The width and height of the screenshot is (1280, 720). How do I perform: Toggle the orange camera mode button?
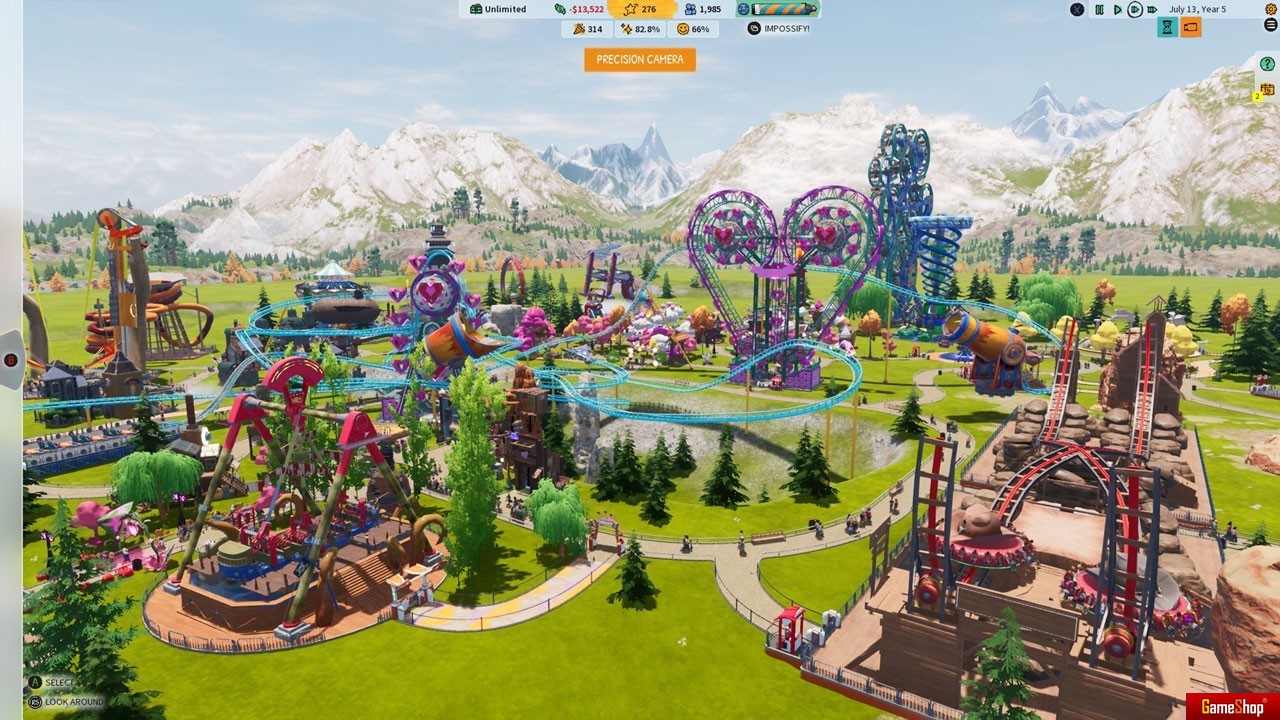pos(1190,28)
